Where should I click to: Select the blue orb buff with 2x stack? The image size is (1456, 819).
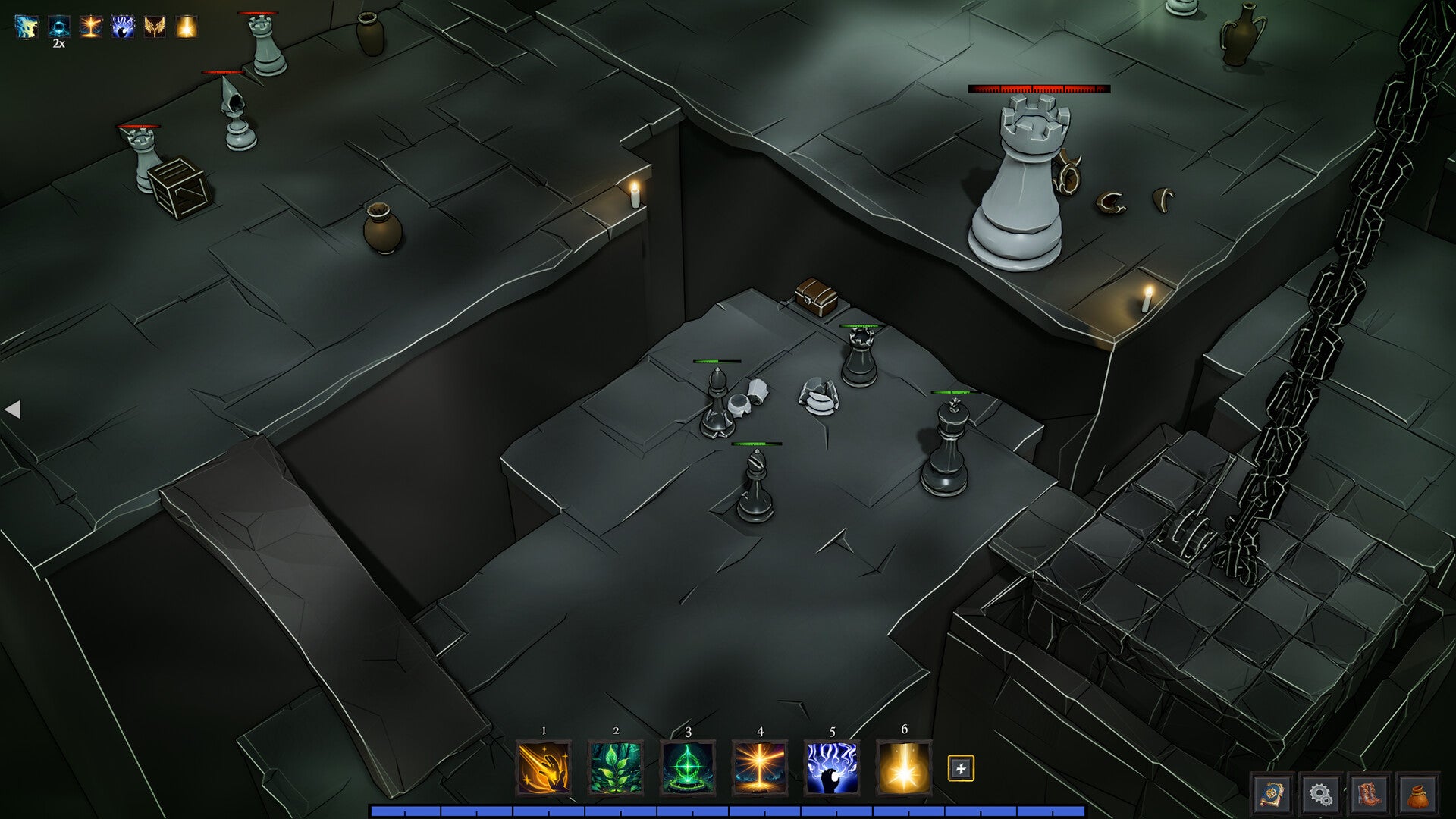pyautogui.click(x=59, y=27)
